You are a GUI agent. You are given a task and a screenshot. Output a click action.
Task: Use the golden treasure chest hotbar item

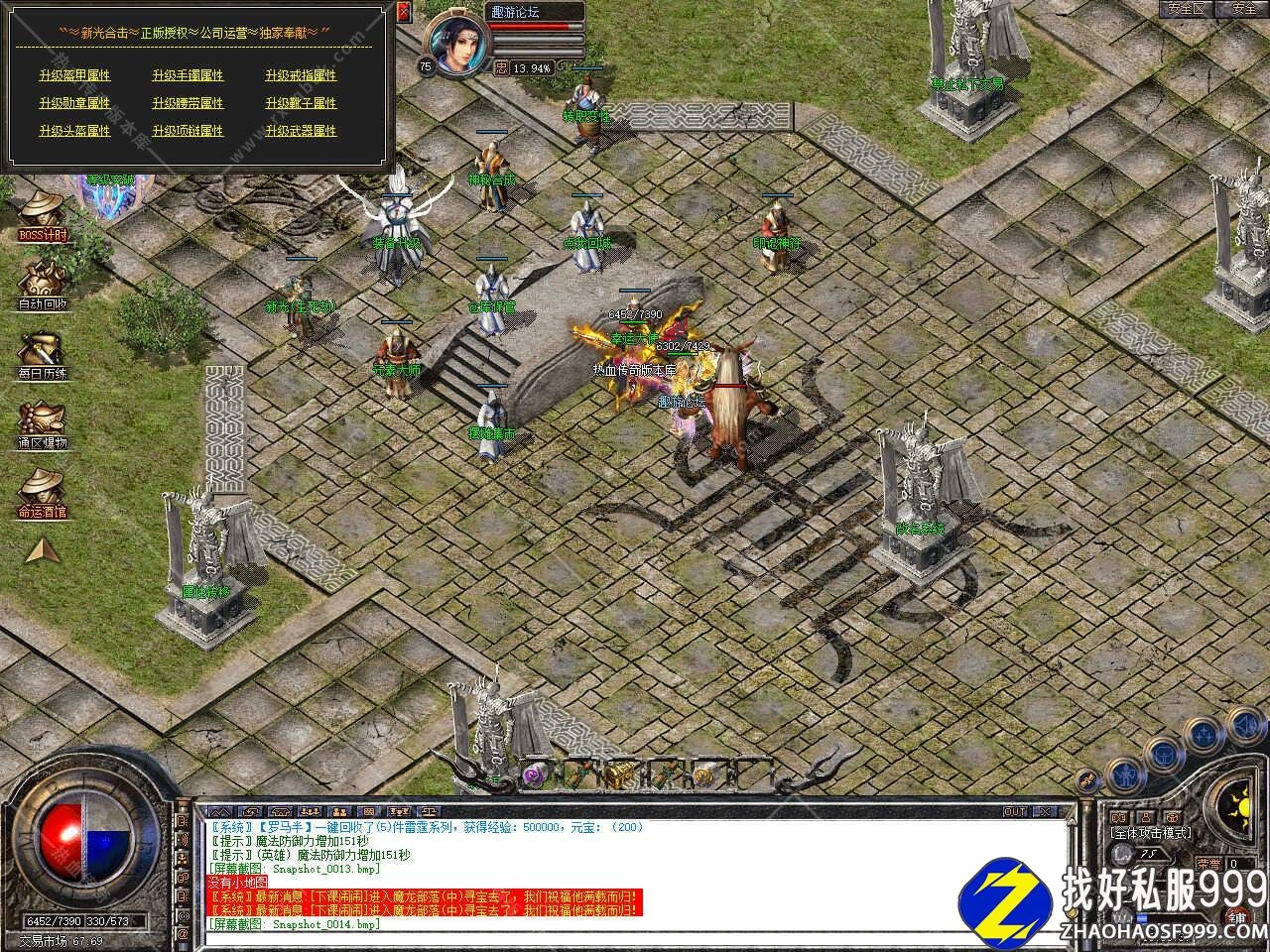pyautogui.click(x=621, y=773)
